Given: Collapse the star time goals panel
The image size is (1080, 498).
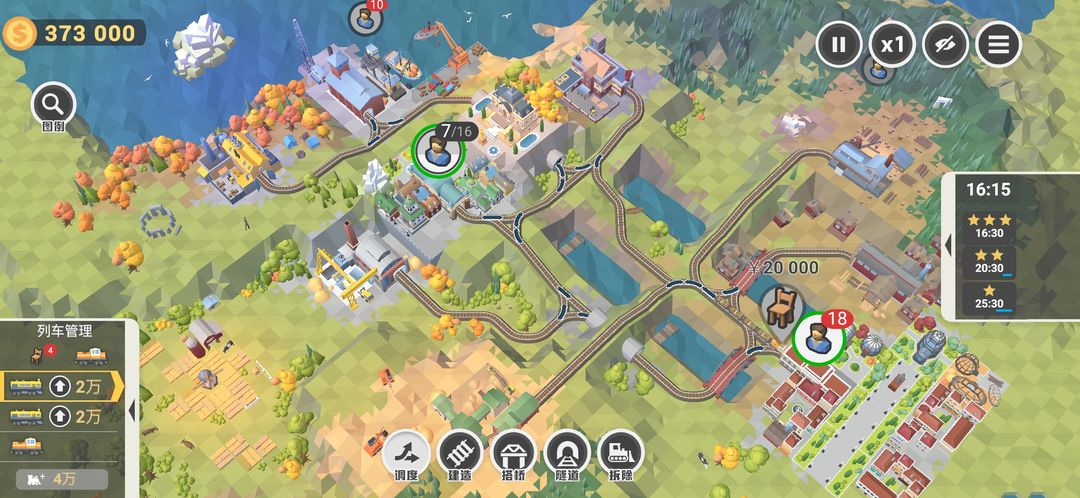Looking at the screenshot, I should click(x=949, y=244).
